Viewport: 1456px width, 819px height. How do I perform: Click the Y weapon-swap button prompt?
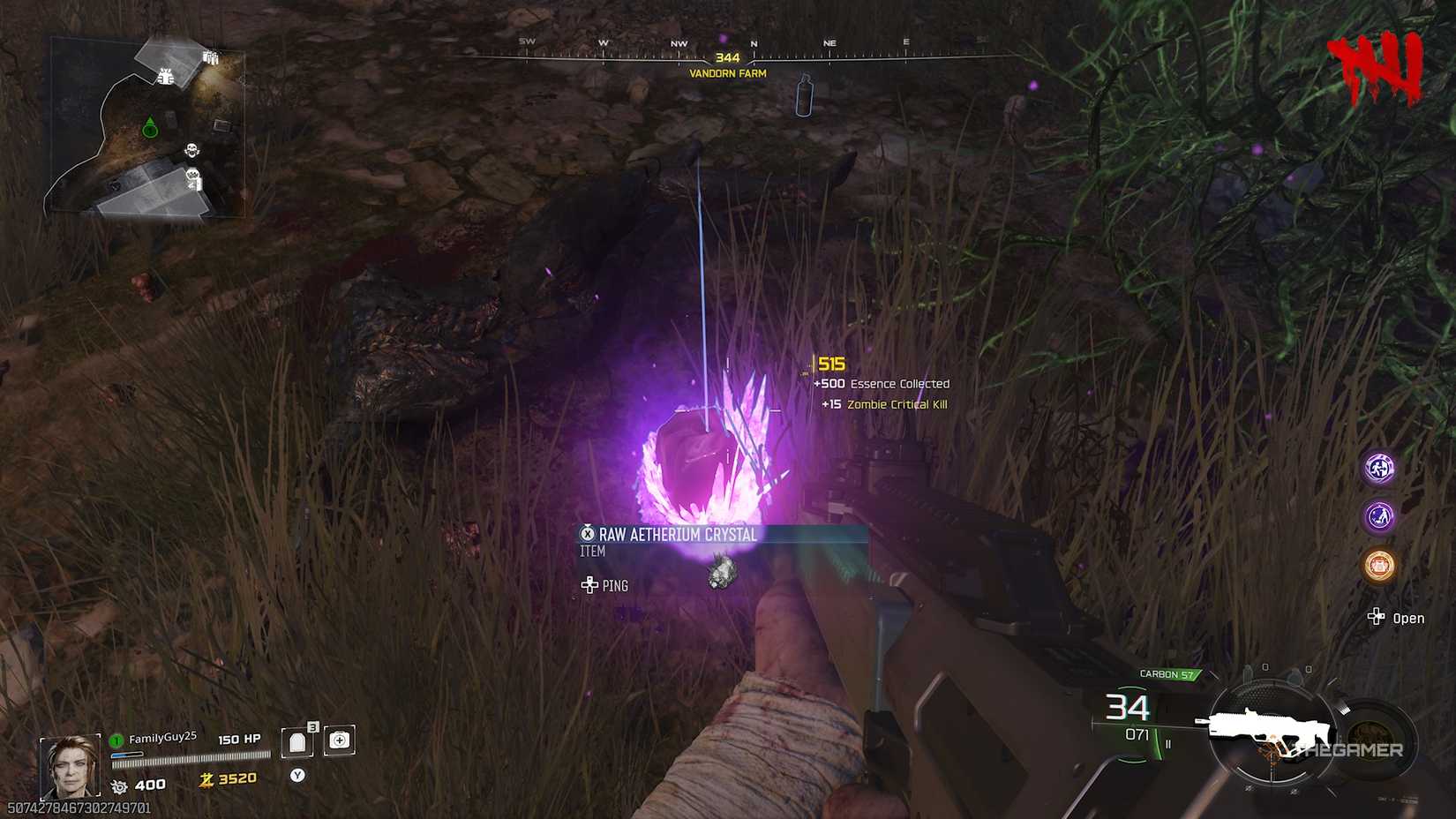pos(297,774)
